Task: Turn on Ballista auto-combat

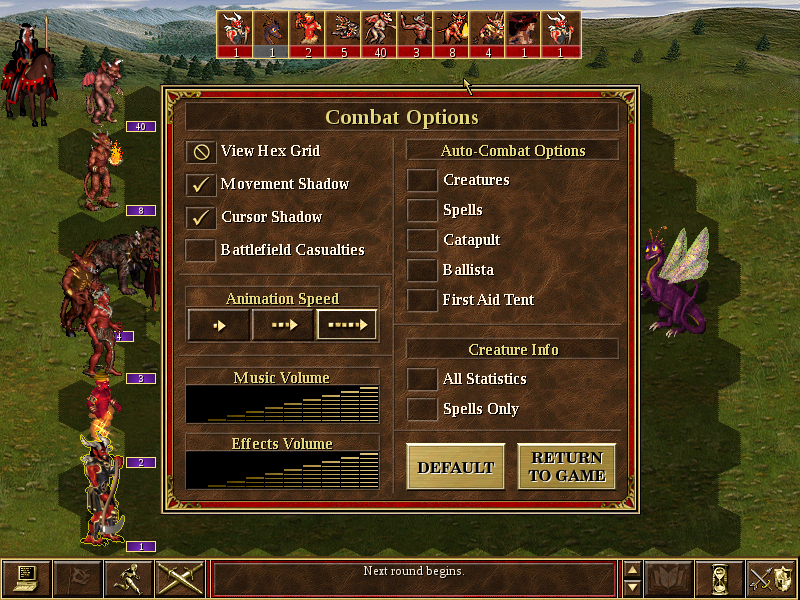Action: 423,271
